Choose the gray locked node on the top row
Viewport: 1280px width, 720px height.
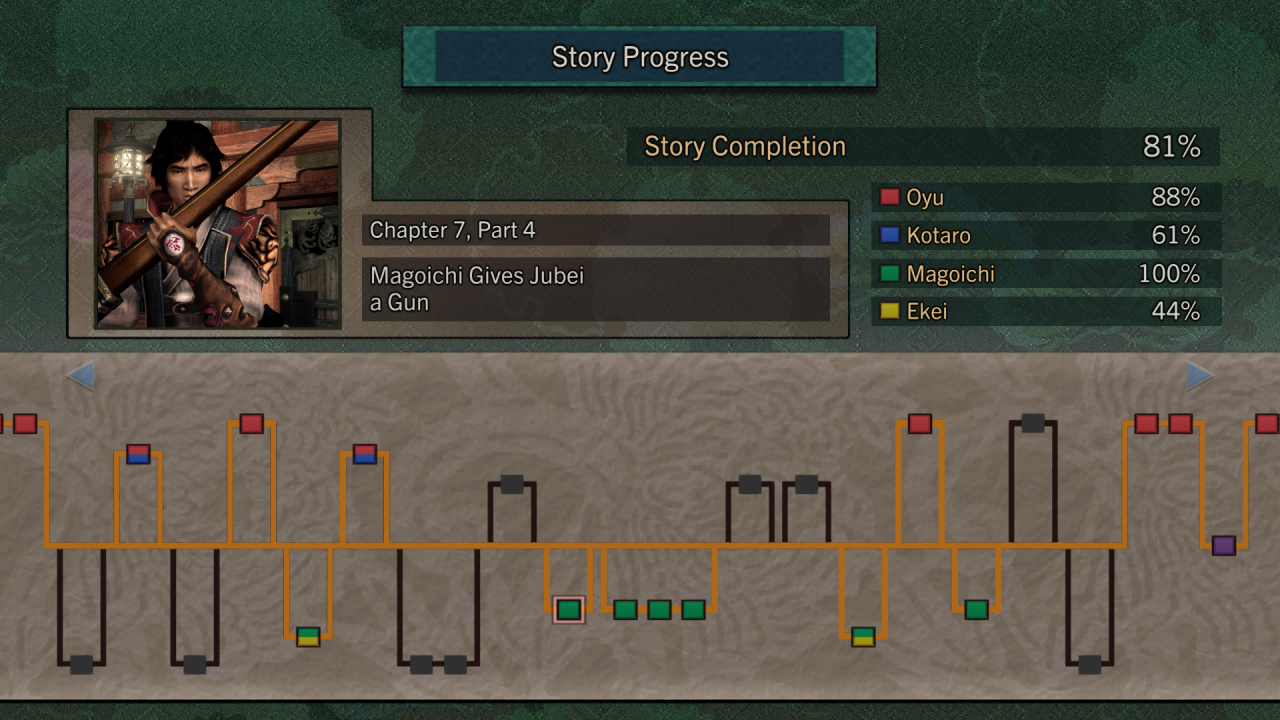(x=1033, y=423)
